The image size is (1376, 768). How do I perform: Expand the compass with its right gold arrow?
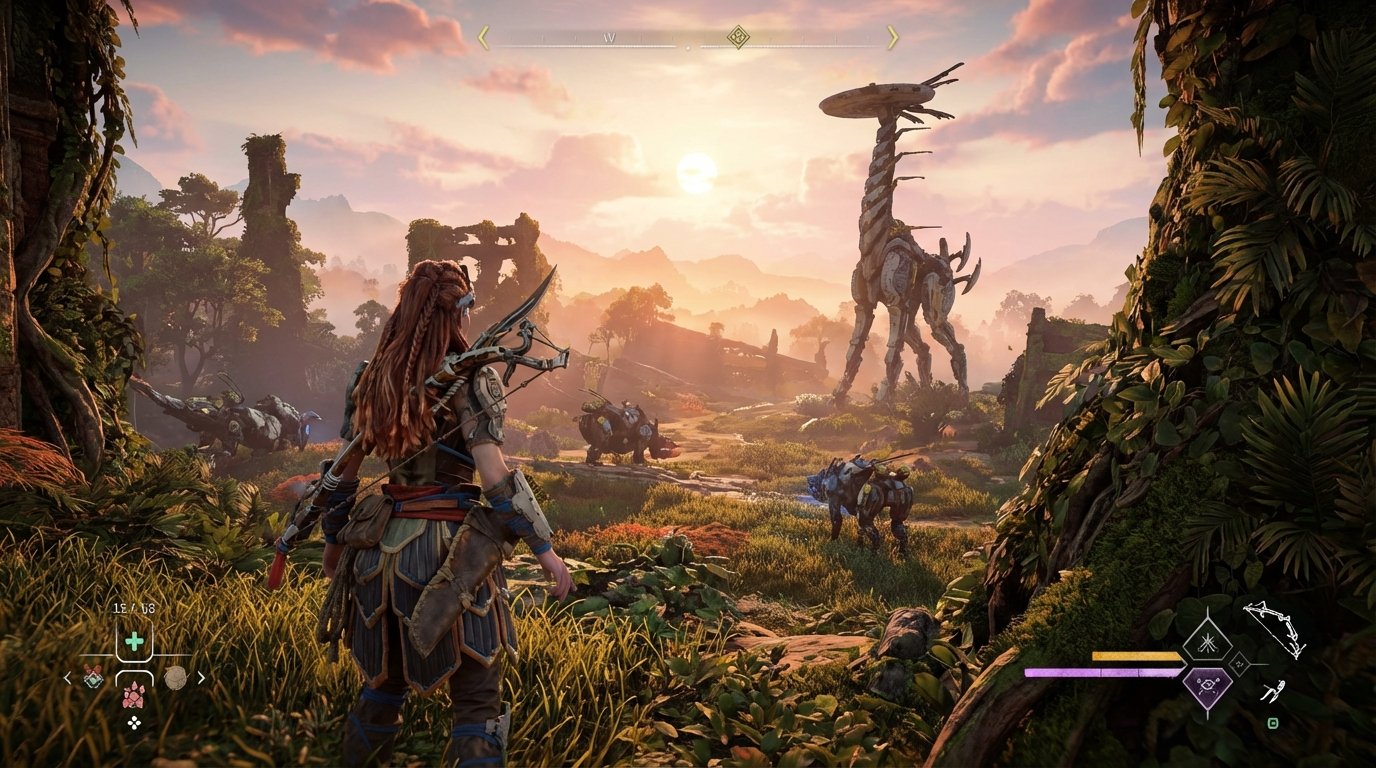click(x=893, y=35)
